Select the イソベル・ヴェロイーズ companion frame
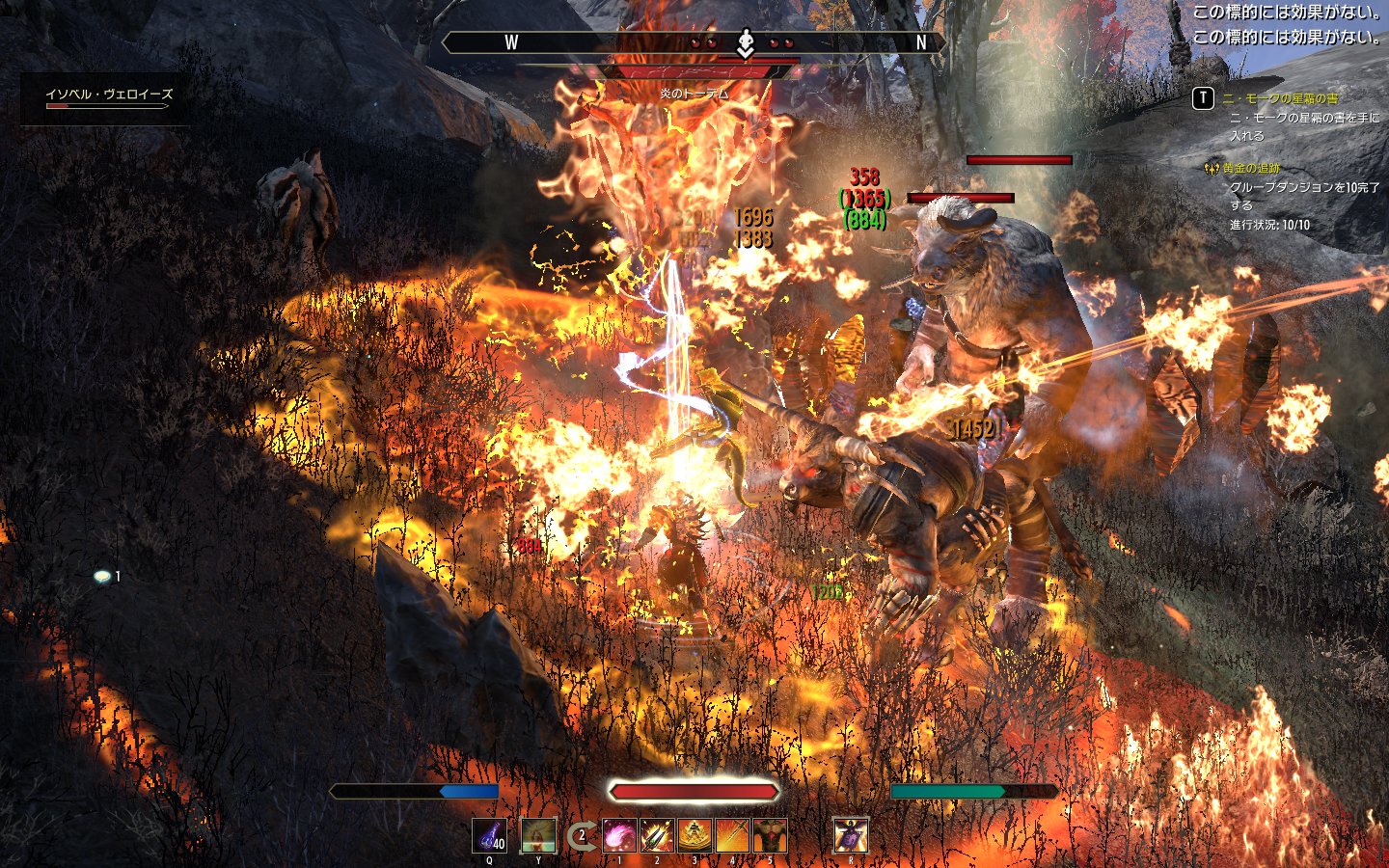The image size is (1389, 868). pyautogui.click(x=109, y=95)
